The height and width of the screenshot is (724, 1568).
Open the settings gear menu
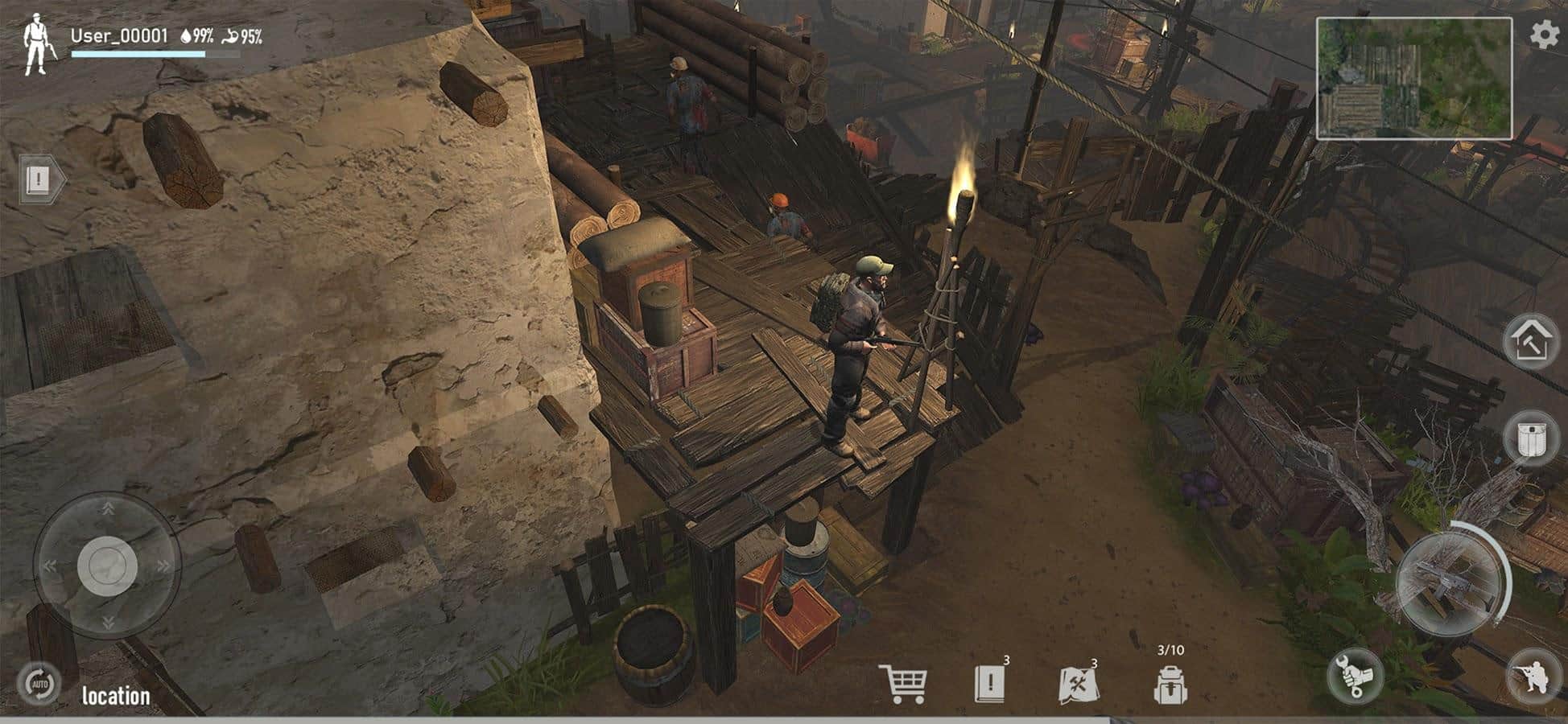tap(1544, 35)
